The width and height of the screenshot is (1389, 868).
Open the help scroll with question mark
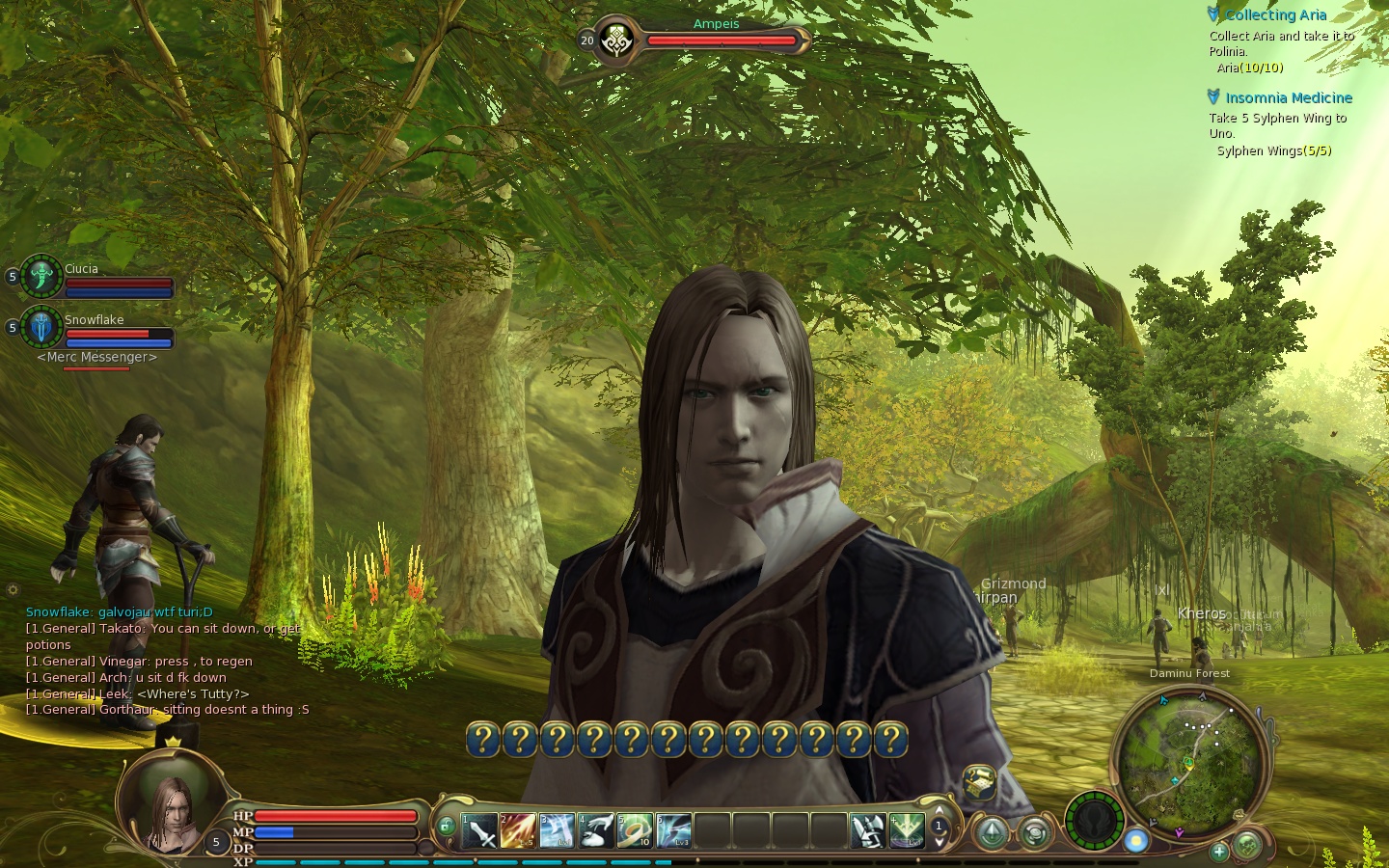point(979,782)
